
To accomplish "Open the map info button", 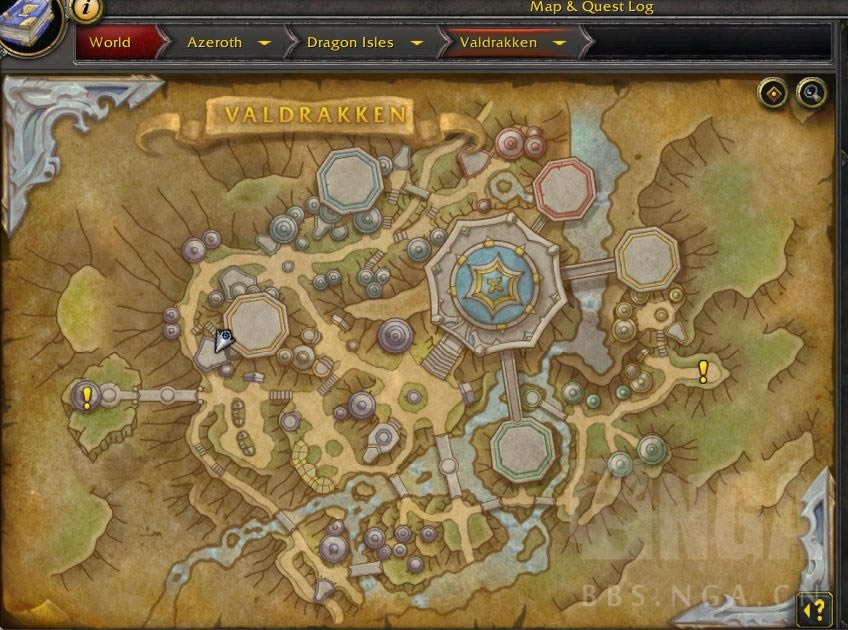I will [87, 8].
